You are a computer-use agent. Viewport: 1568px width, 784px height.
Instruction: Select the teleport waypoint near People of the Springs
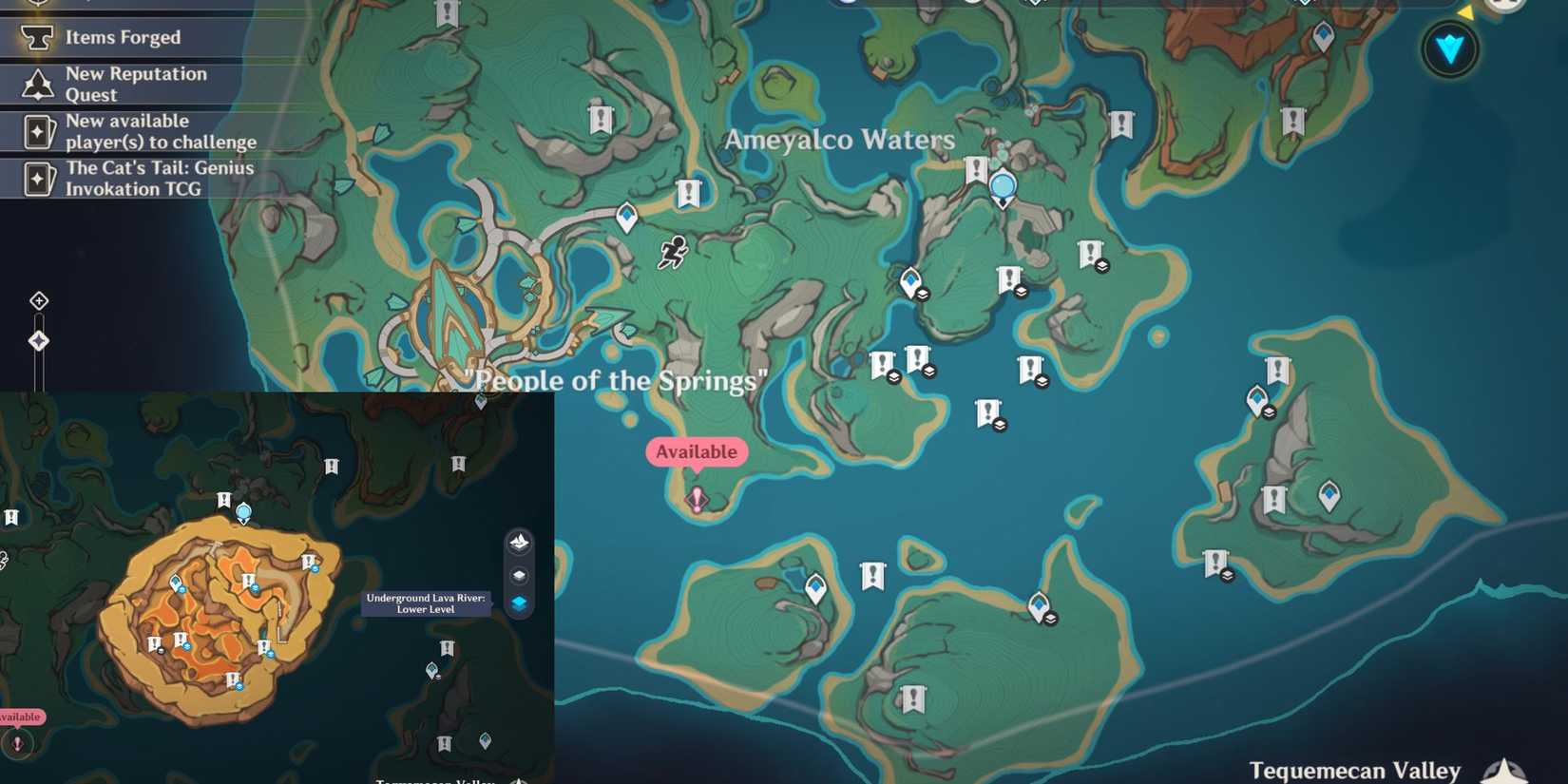pyautogui.click(x=625, y=217)
